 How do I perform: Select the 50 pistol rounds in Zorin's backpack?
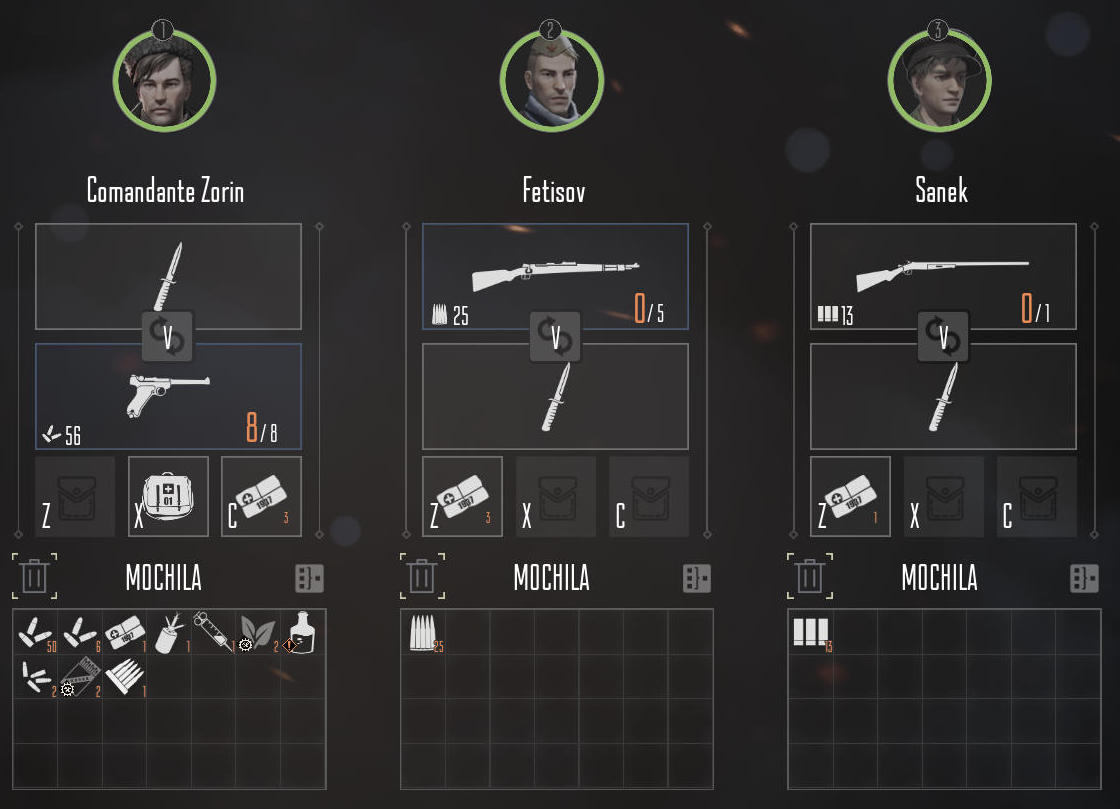tap(35, 632)
